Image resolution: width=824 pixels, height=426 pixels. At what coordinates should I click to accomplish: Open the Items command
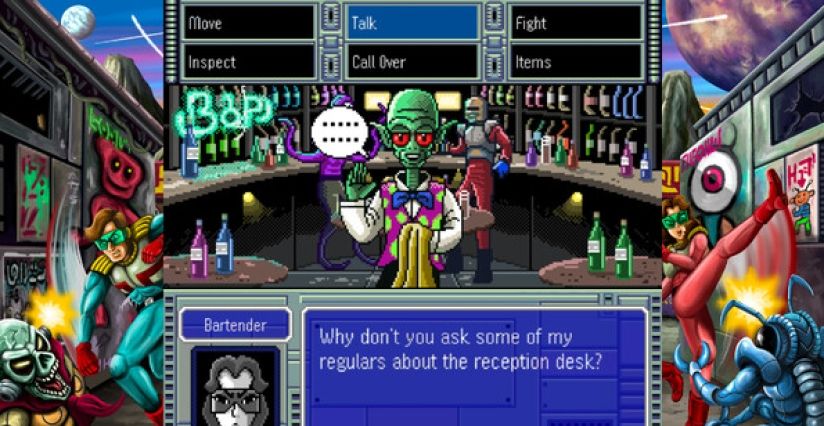575,61
